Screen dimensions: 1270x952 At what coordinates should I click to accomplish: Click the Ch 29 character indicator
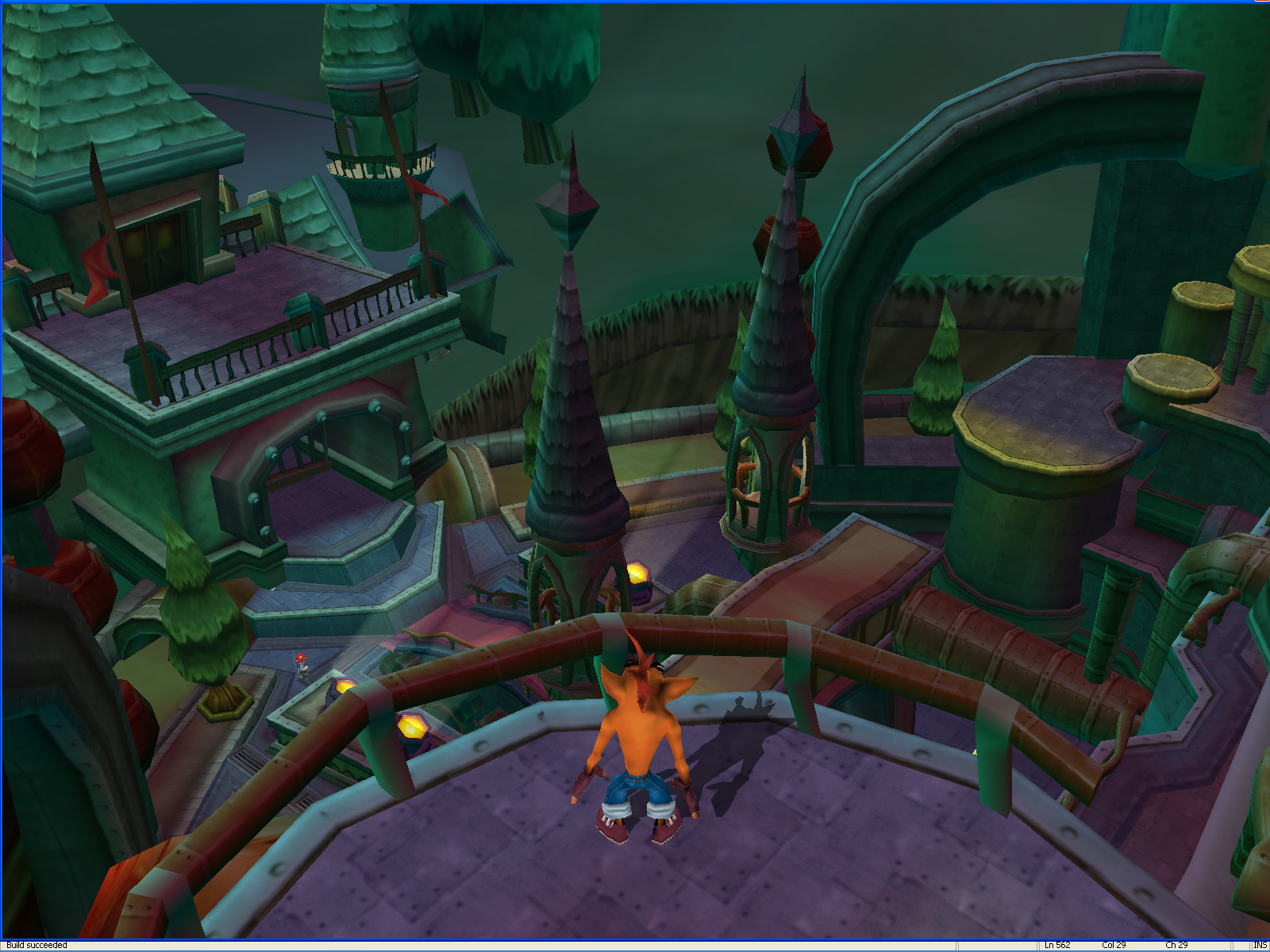click(x=1176, y=944)
